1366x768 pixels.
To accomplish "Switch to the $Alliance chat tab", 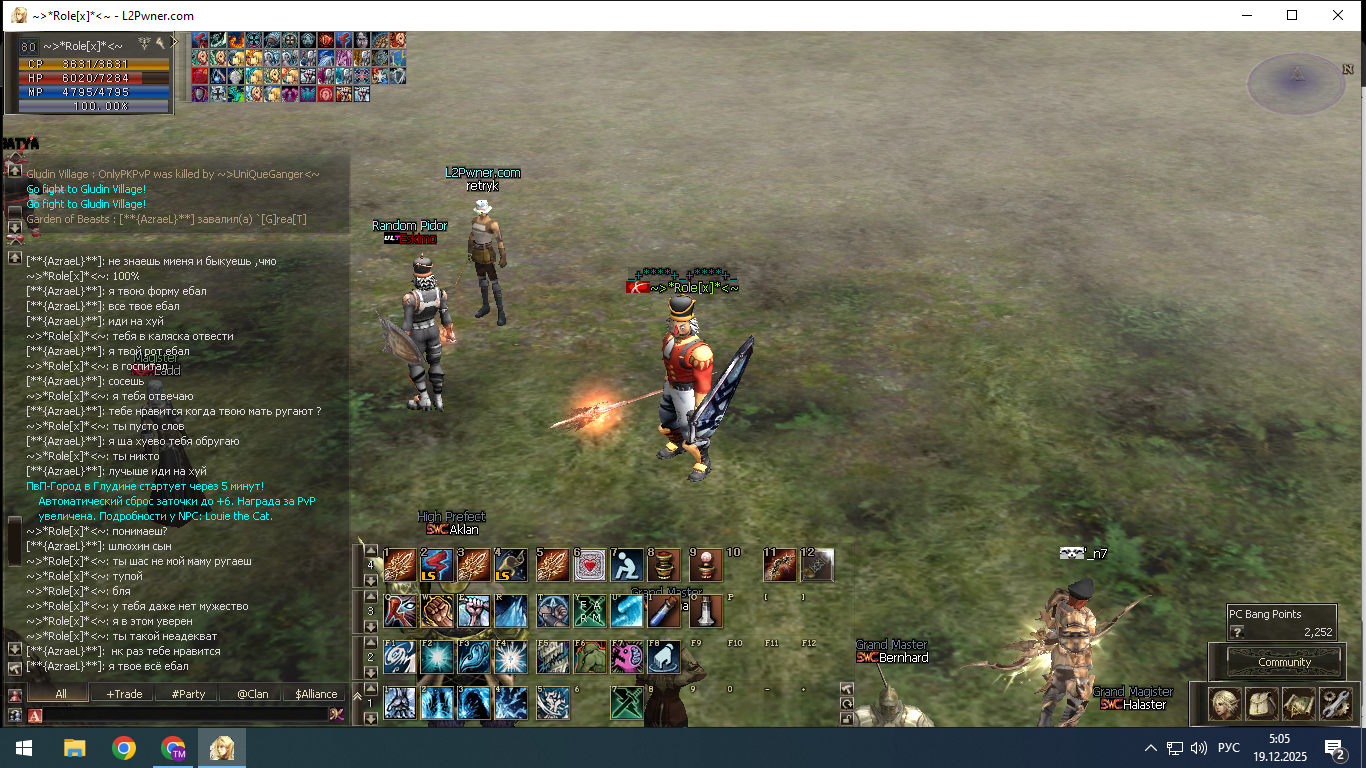I will (314, 693).
